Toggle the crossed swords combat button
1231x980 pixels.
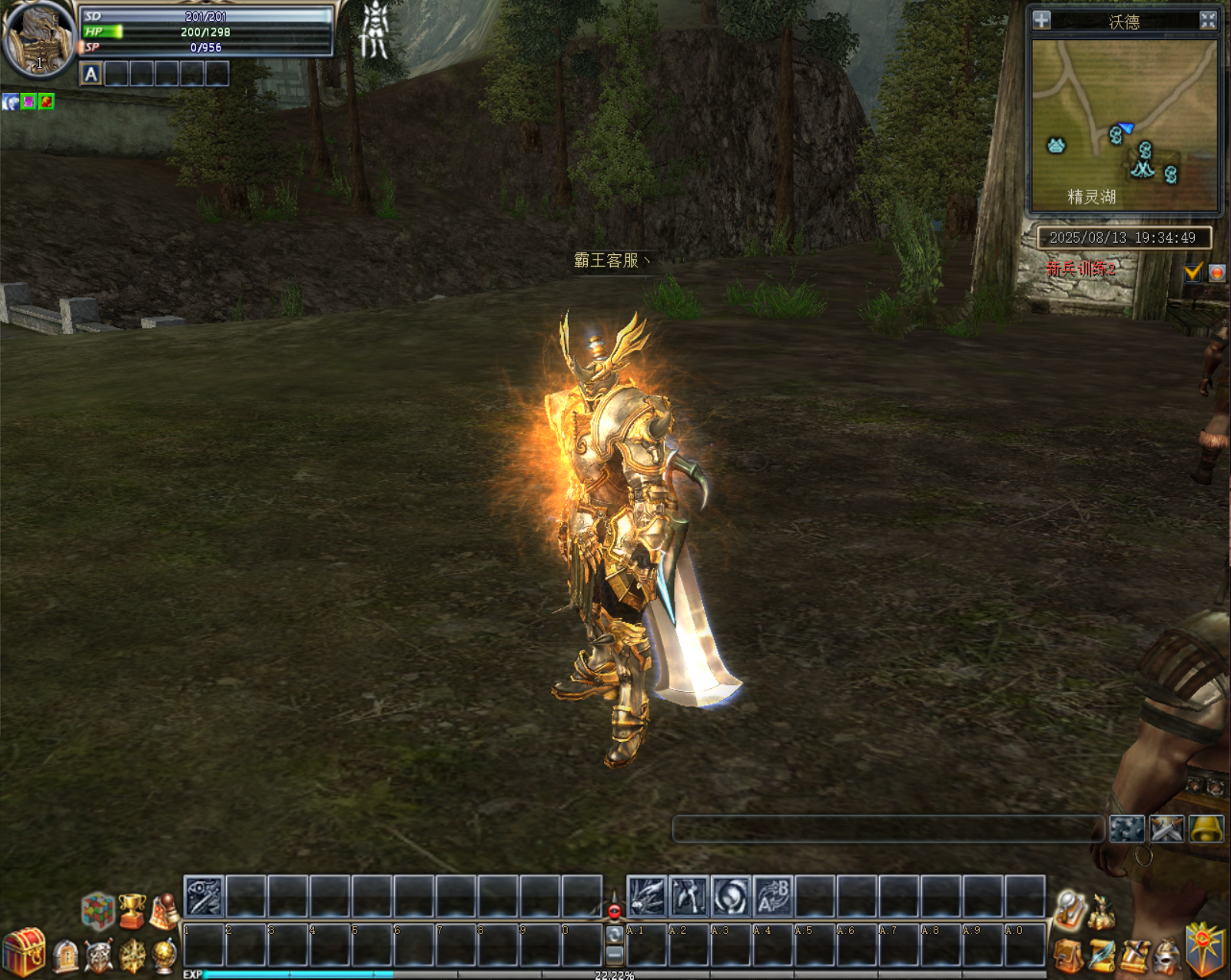coord(1166,829)
